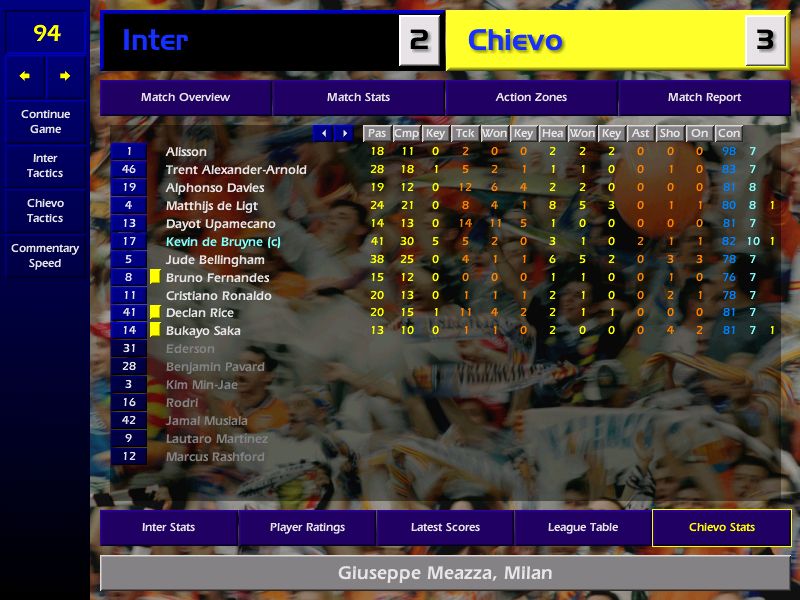Viewport: 800px width, 600px height.
Task: View the Action Zones tab
Action: [x=531, y=98]
